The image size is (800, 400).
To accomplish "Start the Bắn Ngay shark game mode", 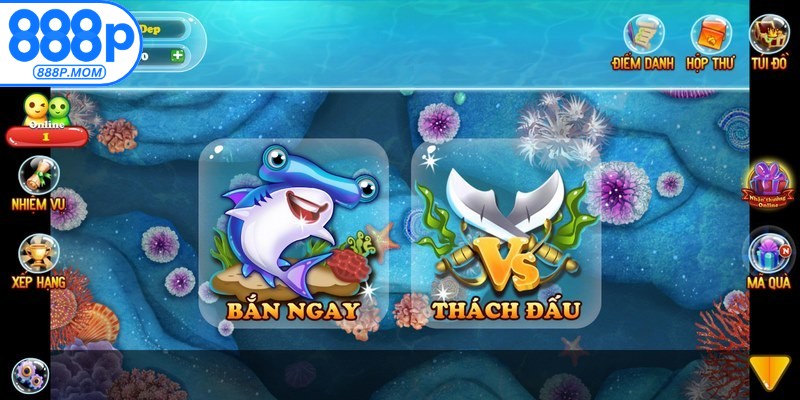I will click(292, 234).
